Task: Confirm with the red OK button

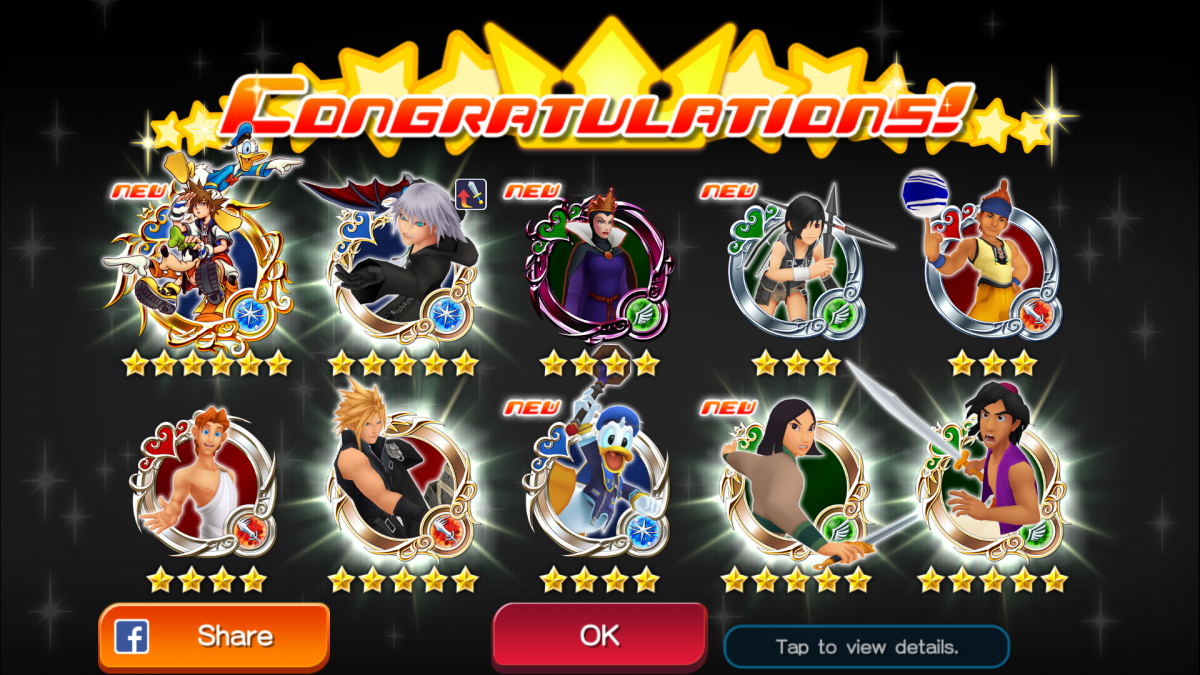Action: click(599, 635)
